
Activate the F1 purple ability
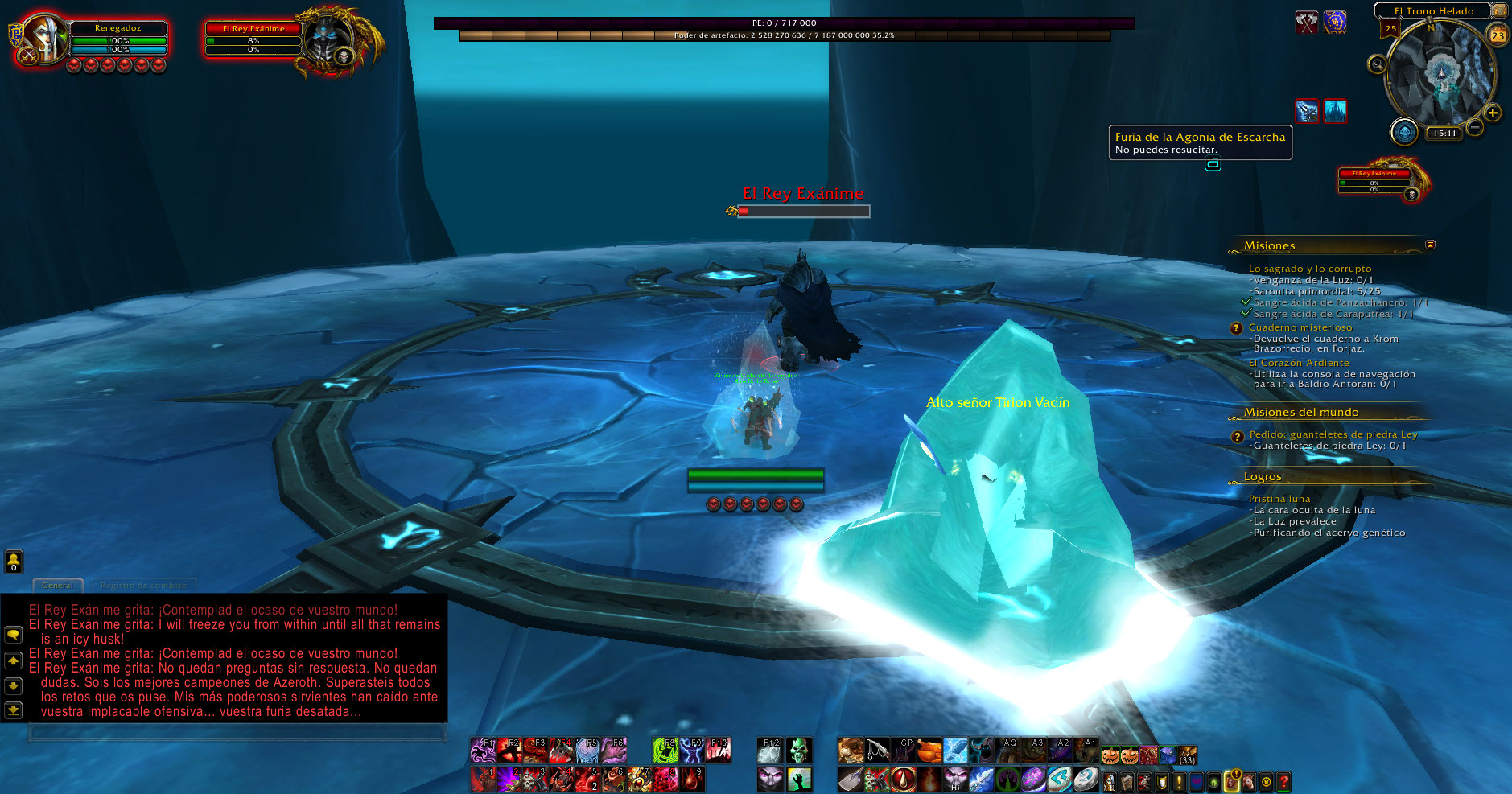(x=483, y=750)
